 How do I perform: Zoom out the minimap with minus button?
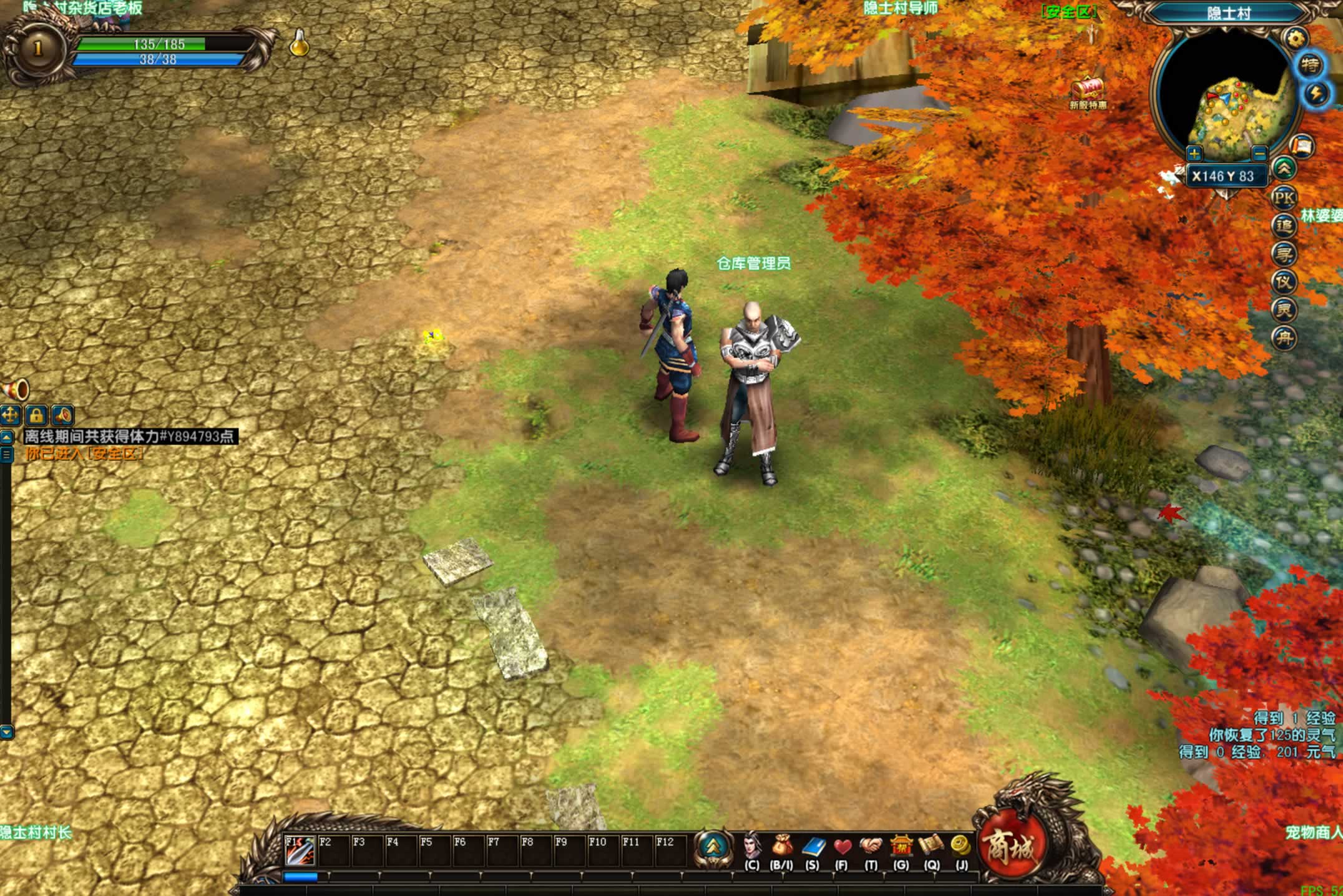pos(1259,153)
